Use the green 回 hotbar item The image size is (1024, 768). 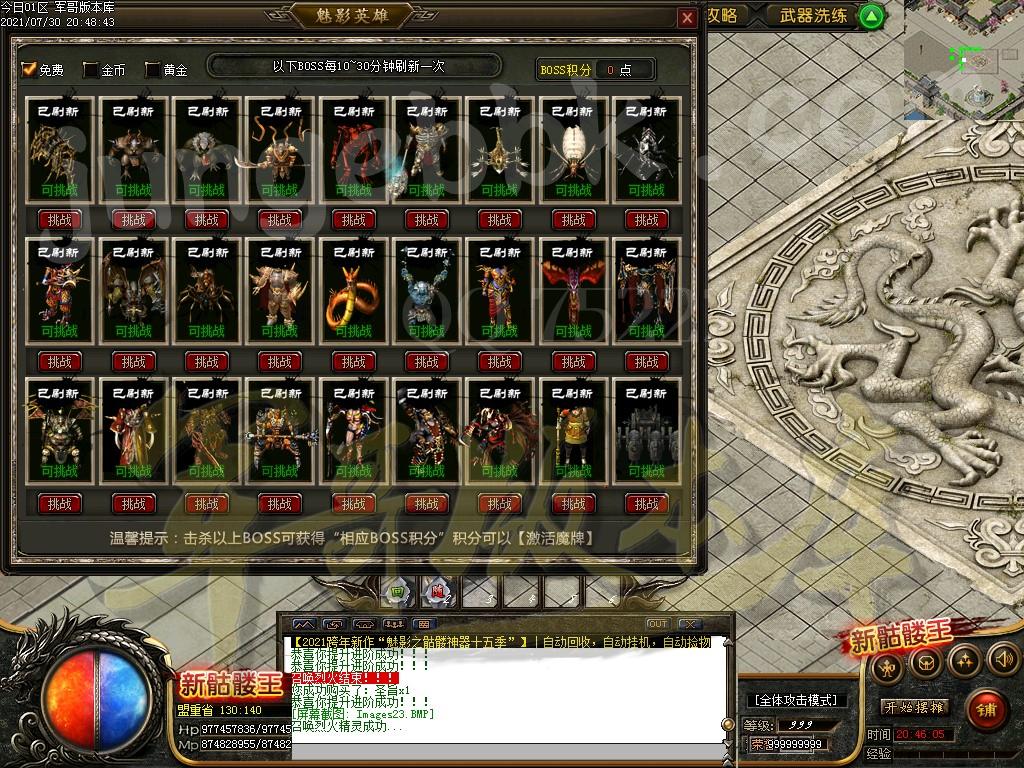tap(397, 592)
